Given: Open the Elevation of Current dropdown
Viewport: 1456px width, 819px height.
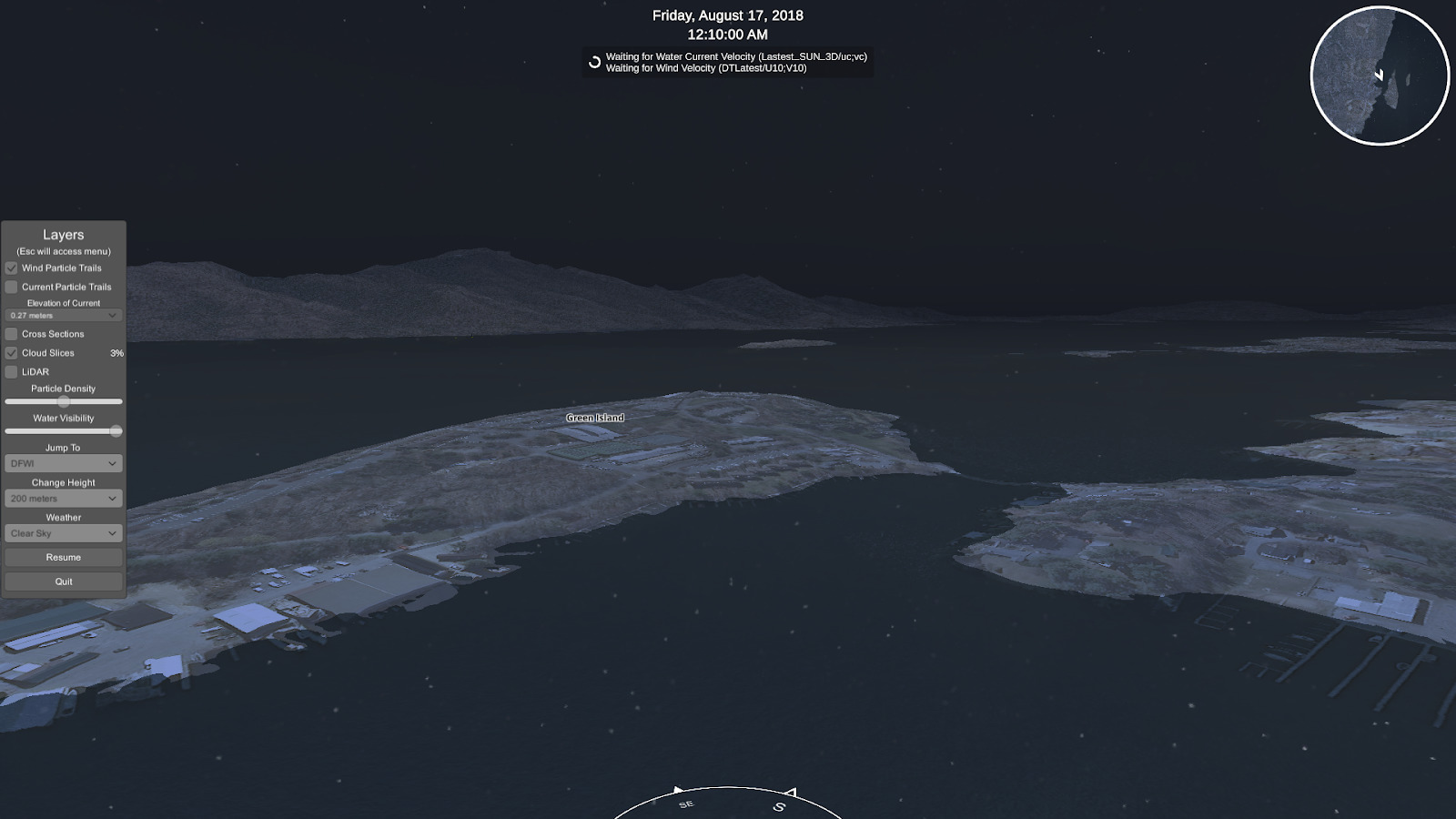Looking at the screenshot, I should coord(64,316).
